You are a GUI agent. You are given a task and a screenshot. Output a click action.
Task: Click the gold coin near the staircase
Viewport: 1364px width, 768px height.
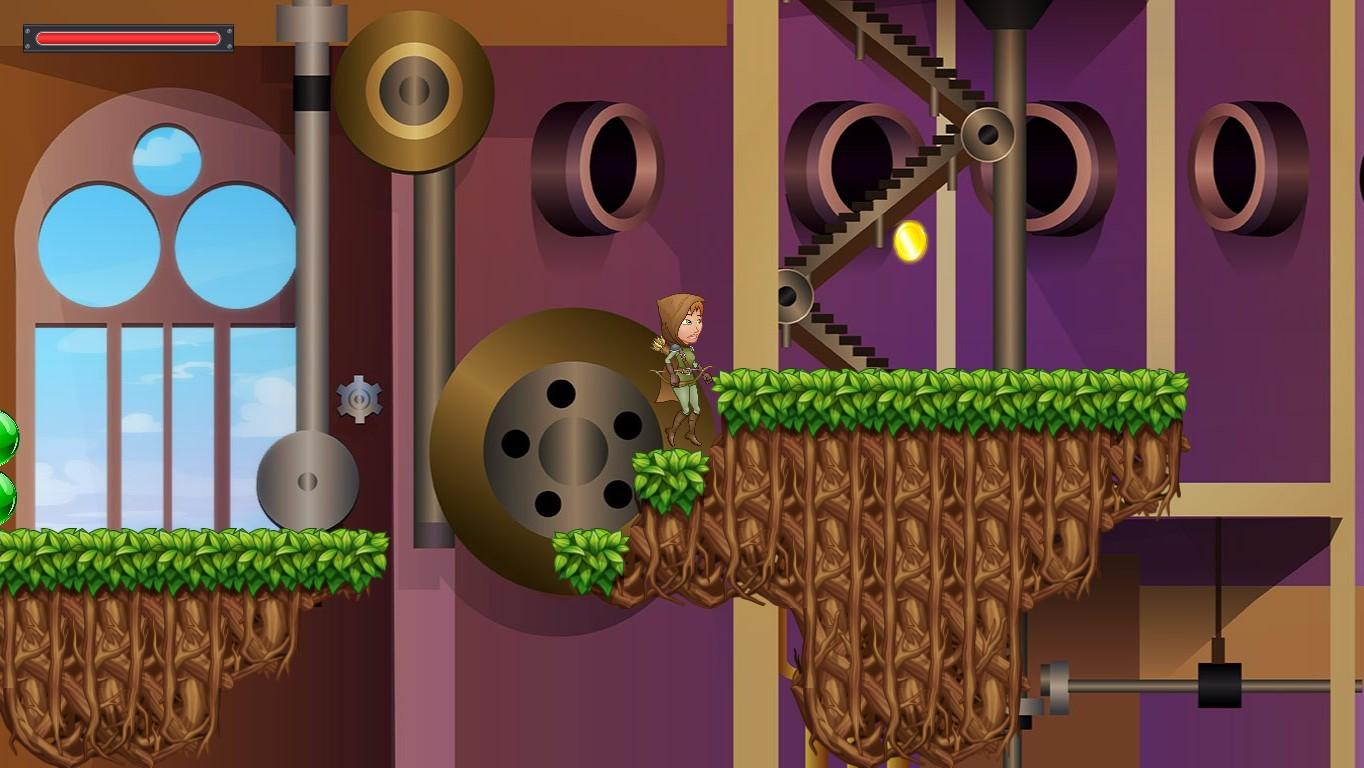(912, 243)
